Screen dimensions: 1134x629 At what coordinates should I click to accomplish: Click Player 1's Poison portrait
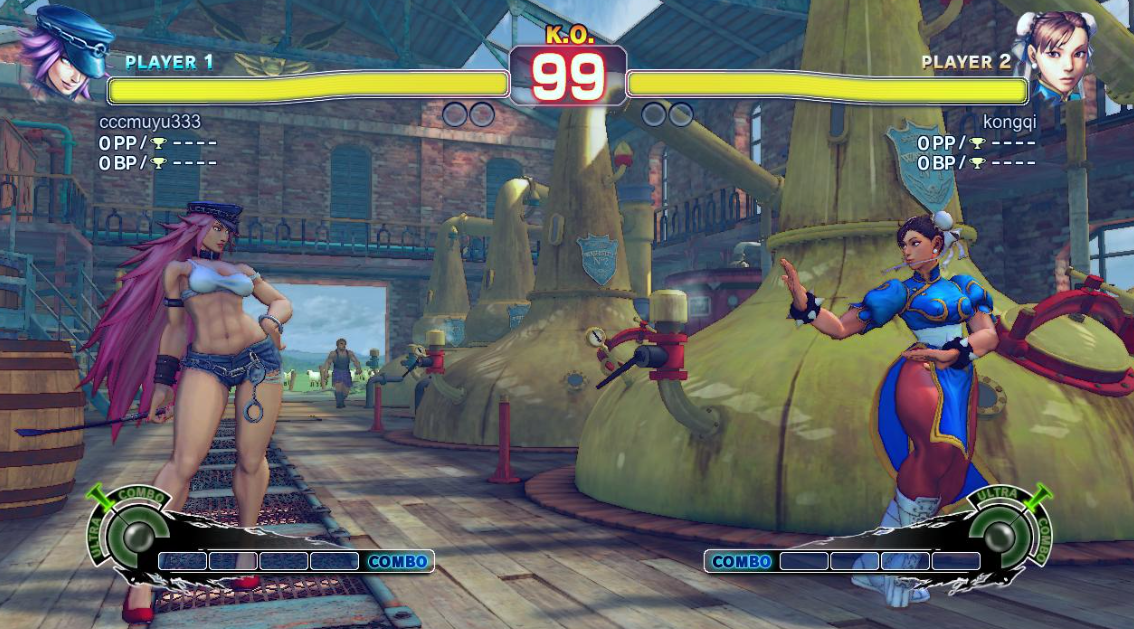66,52
